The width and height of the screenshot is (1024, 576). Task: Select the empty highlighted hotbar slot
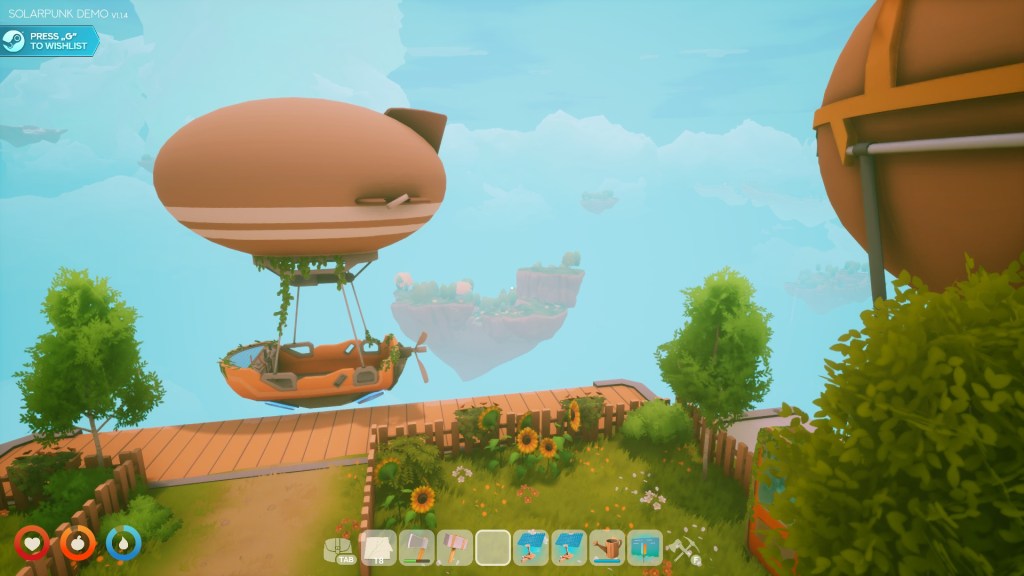pyautogui.click(x=493, y=548)
